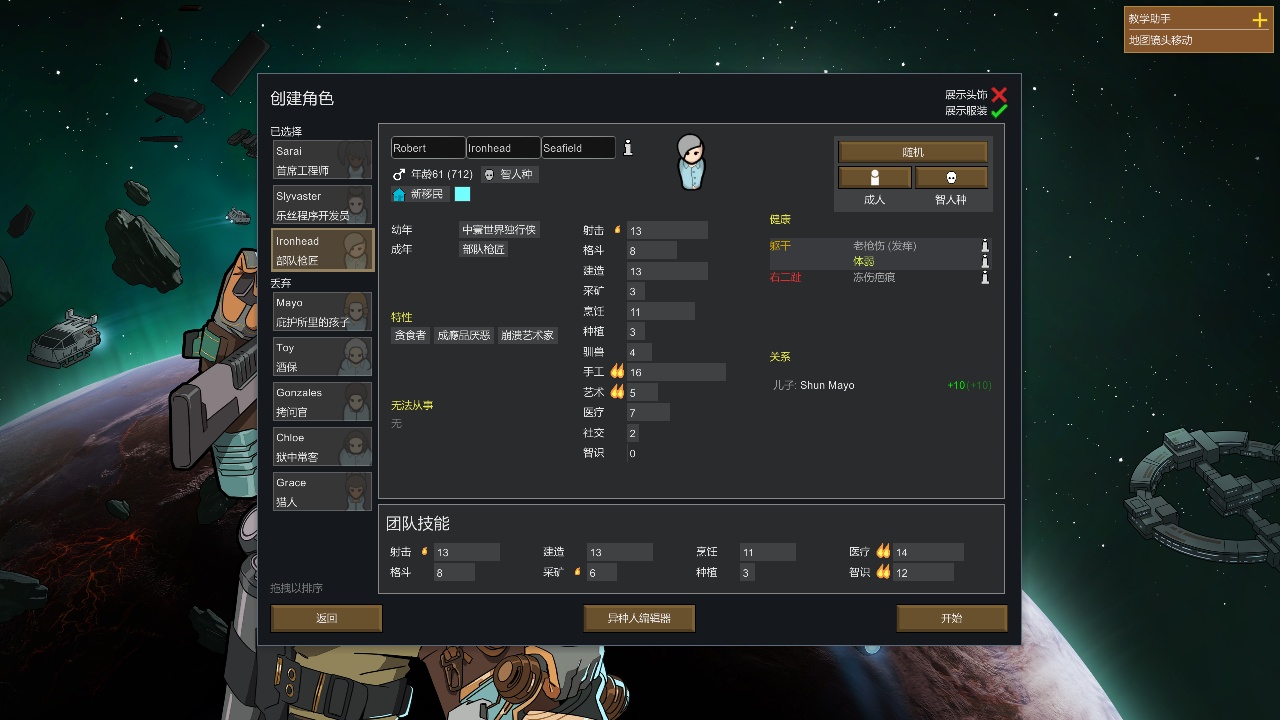Image resolution: width=1280 pixels, height=720 pixels.
Task: Click the person icon on the 成人 button
Action: [874, 177]
